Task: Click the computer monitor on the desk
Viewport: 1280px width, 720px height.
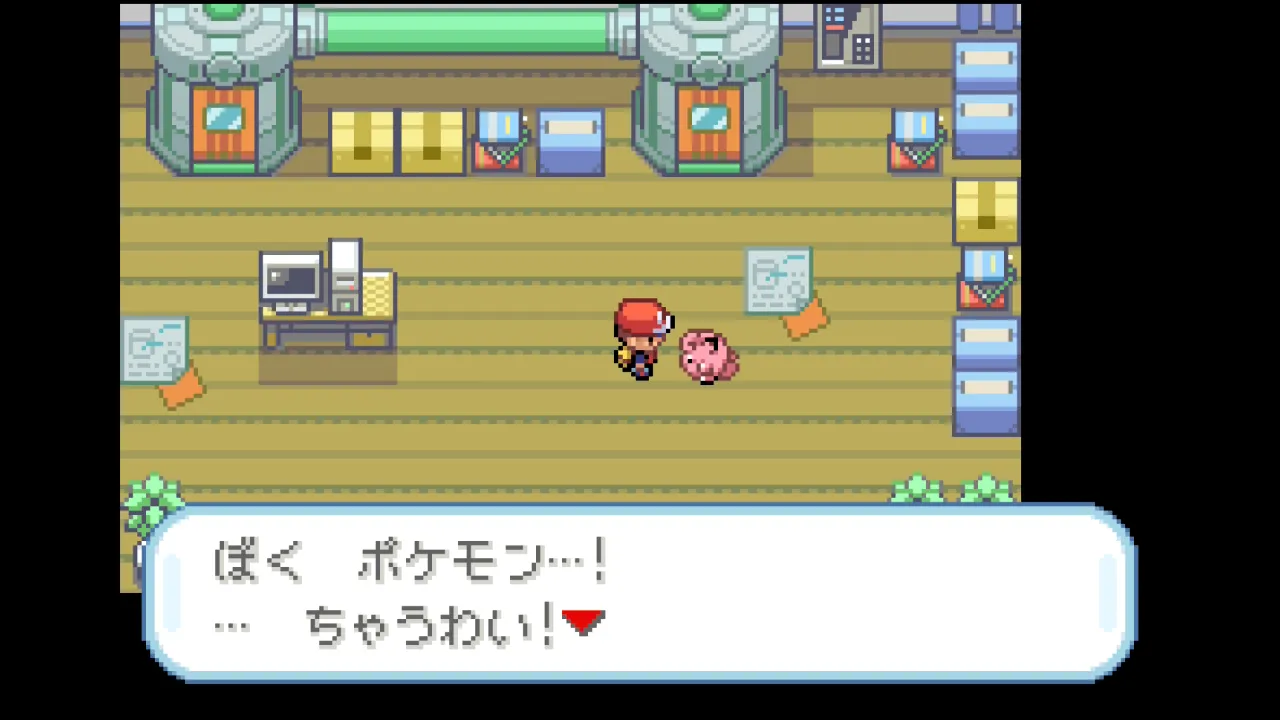Action: point(290,277)
